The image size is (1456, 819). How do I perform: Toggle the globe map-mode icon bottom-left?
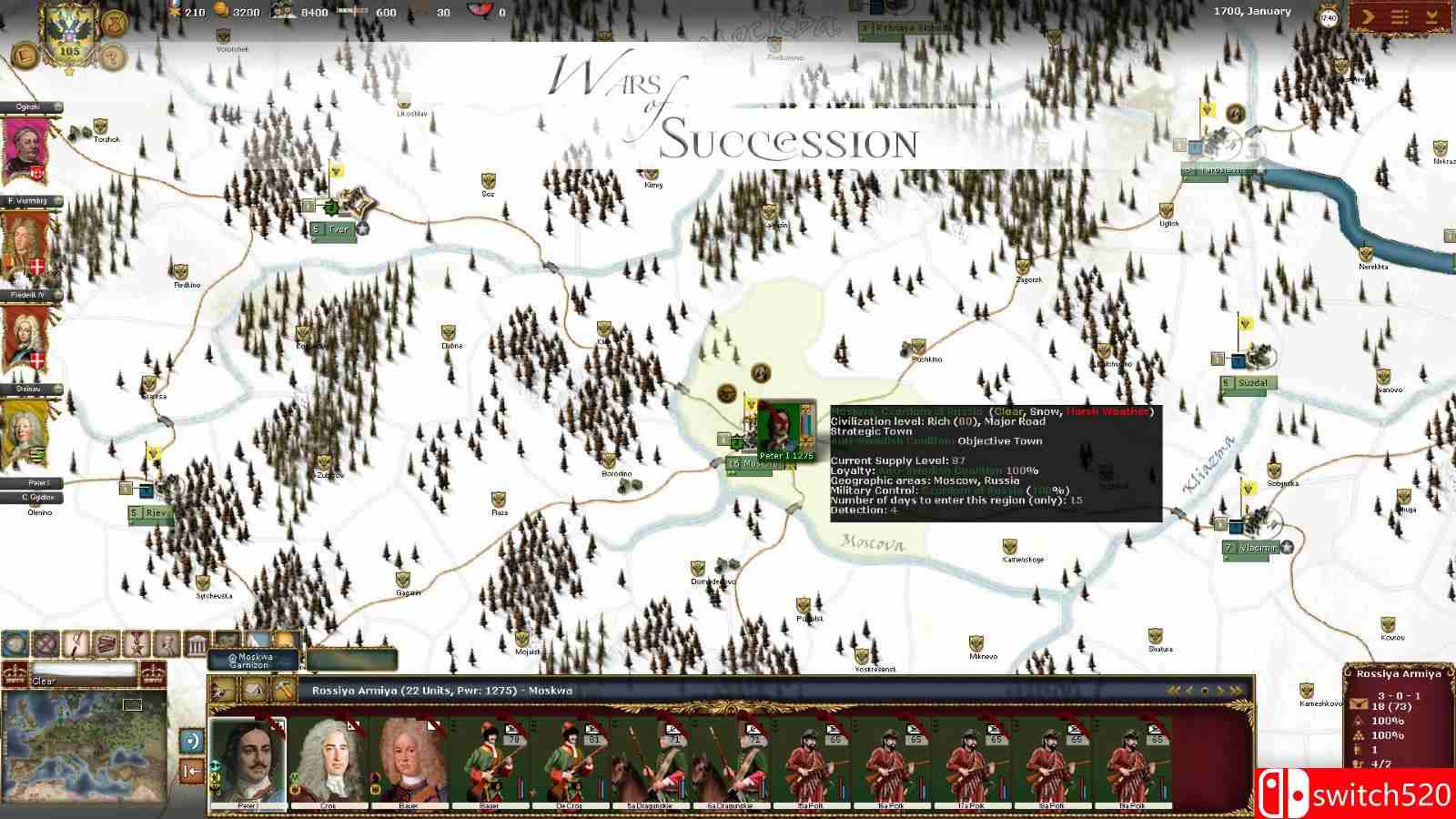(14, 642)
